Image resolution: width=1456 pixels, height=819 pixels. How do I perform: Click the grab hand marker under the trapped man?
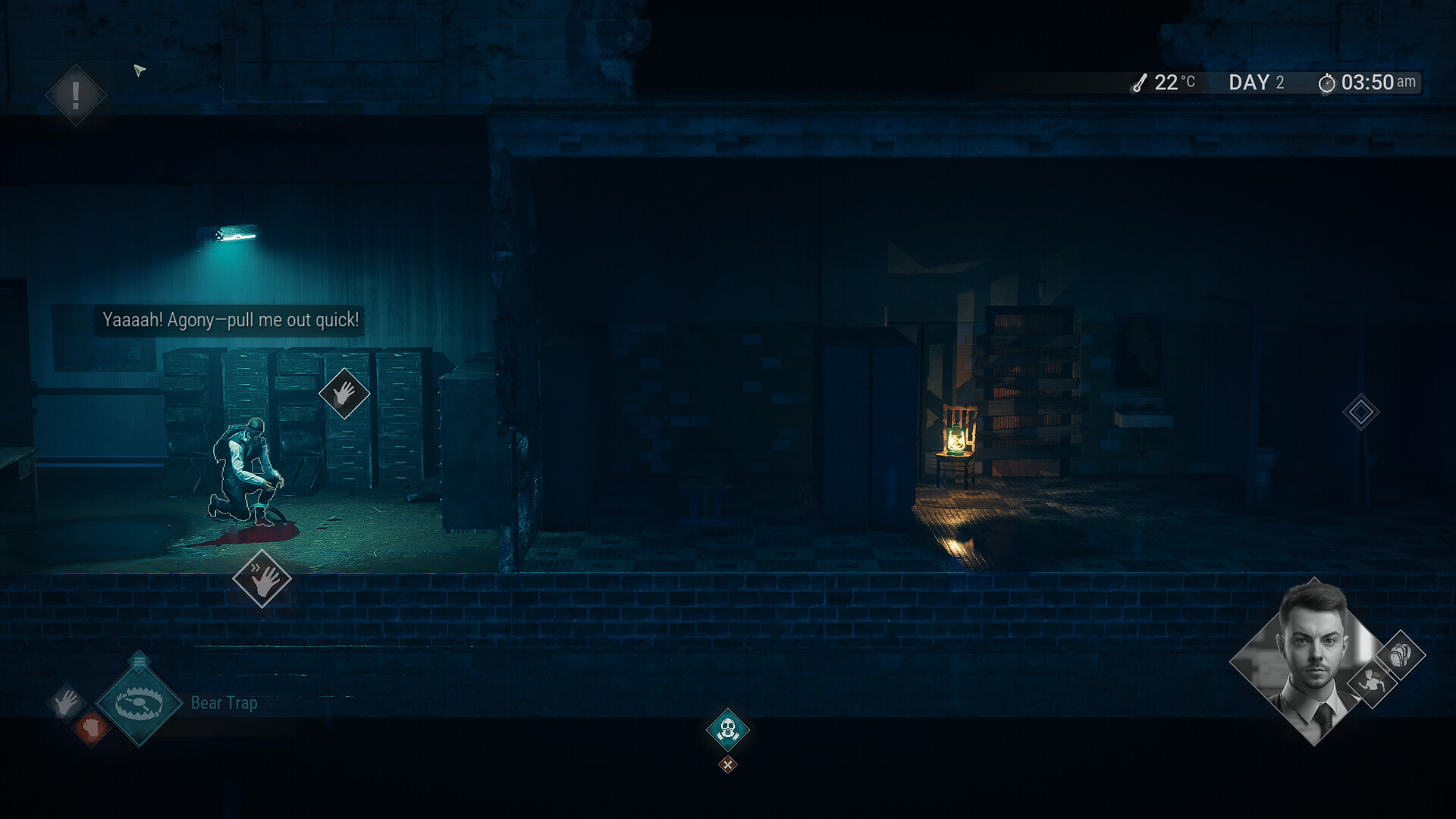(x=262, y=579)
